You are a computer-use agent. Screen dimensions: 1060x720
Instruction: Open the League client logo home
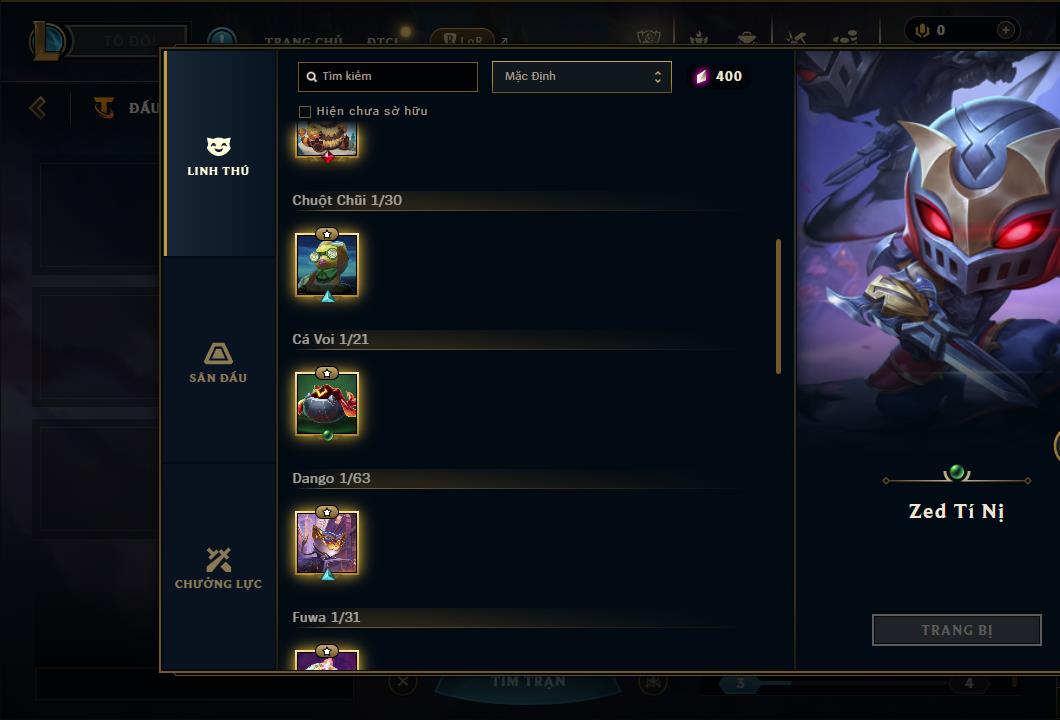pos(48,41)
